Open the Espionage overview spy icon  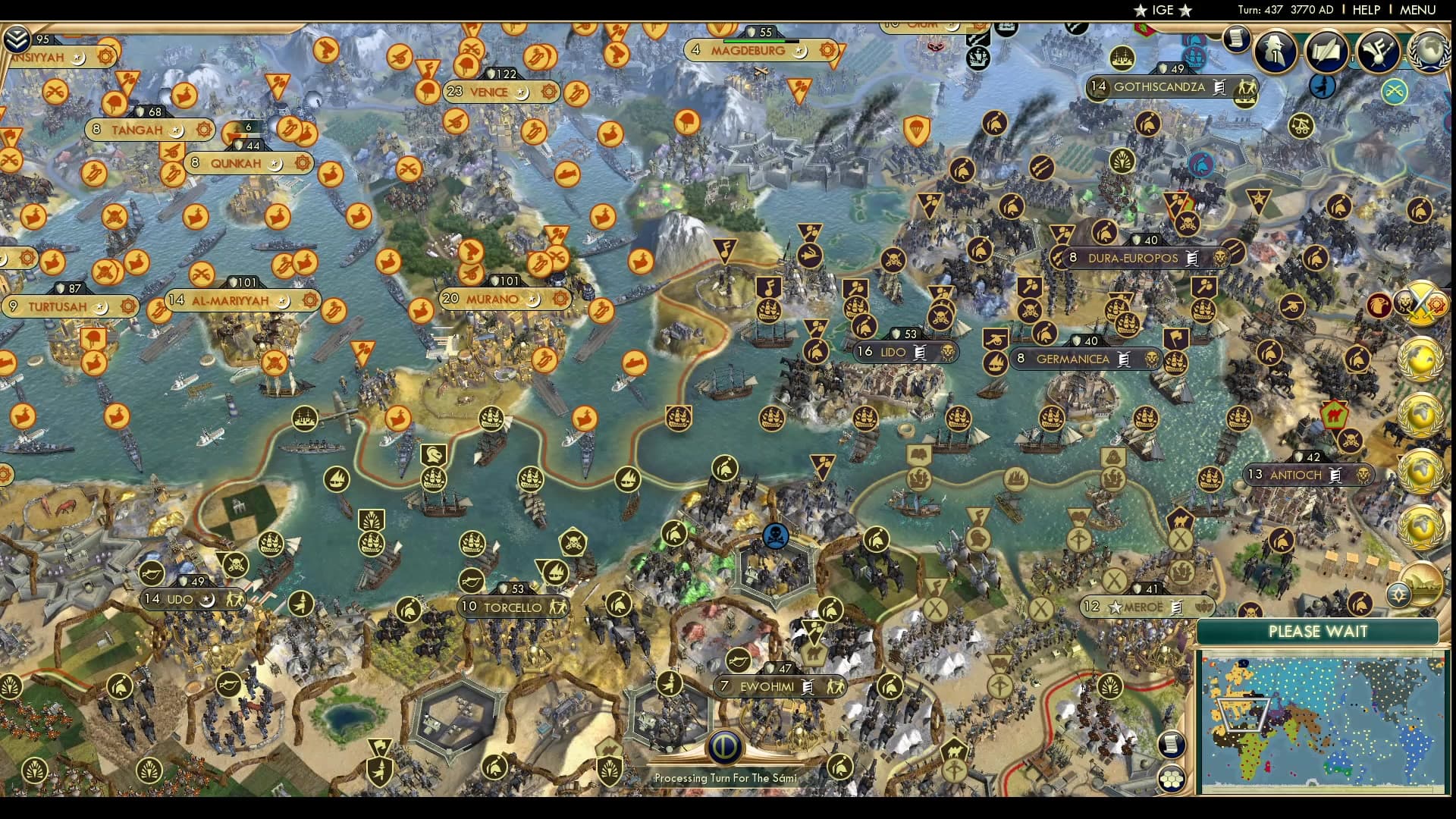click(x=1274, y=51)
